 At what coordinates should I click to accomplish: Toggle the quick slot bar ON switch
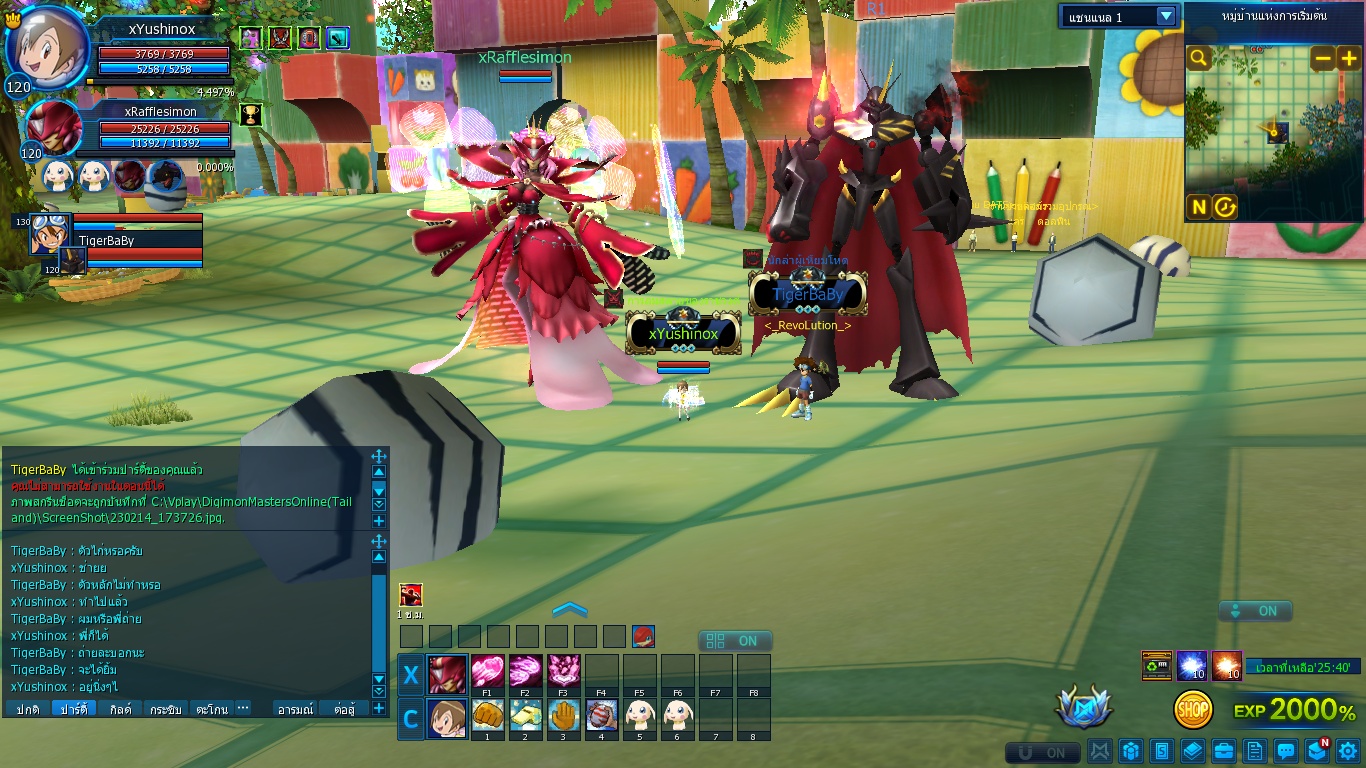click(x=735, y=641)
